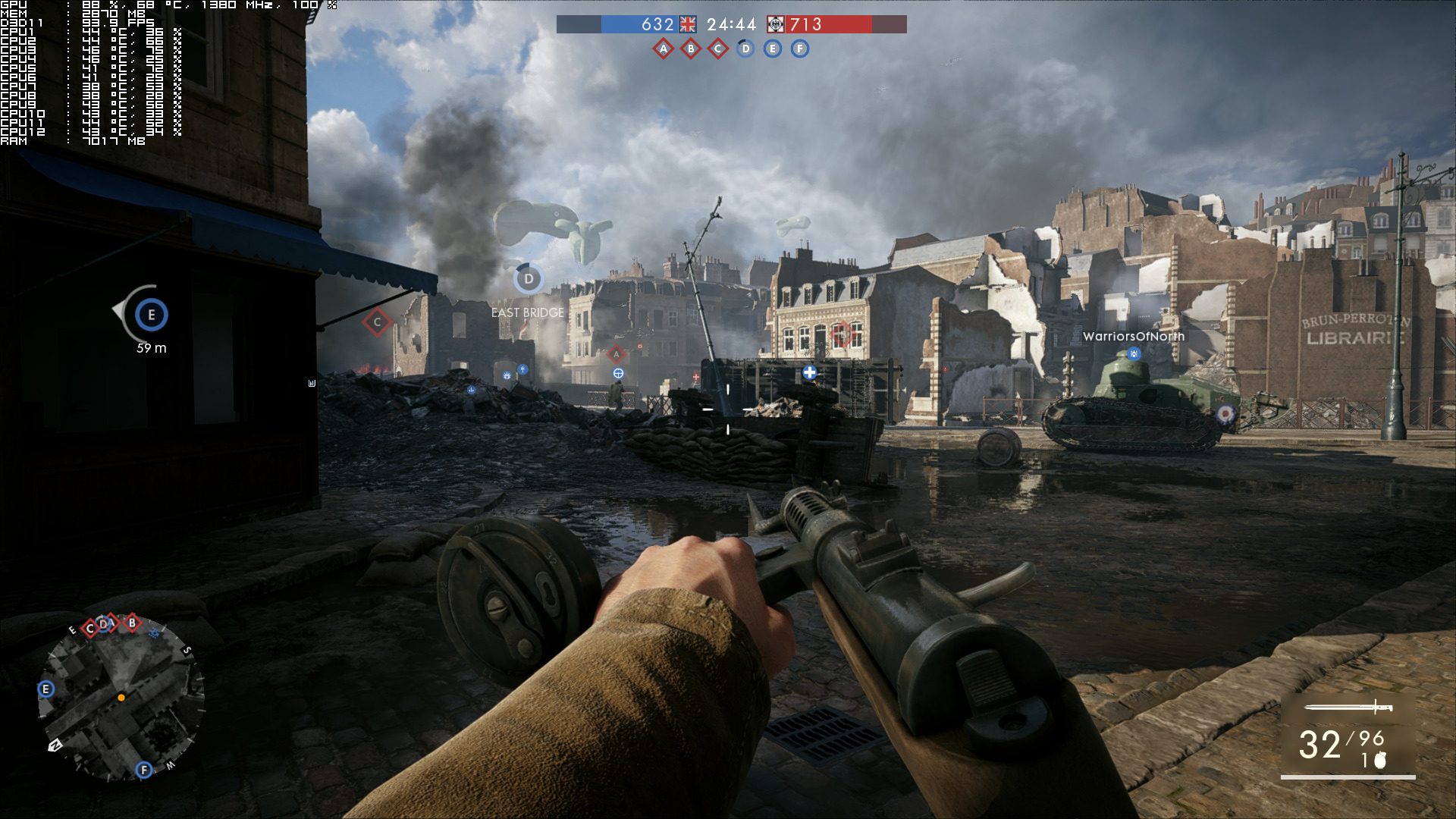Select the red C diamond marker near the awning
This screenshot has width=1456, height=819.
pos(377,322)
